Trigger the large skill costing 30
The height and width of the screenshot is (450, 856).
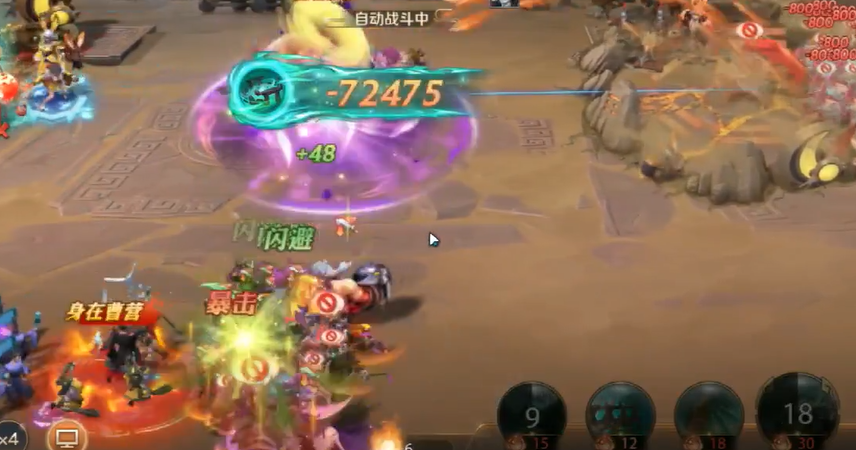797,412
